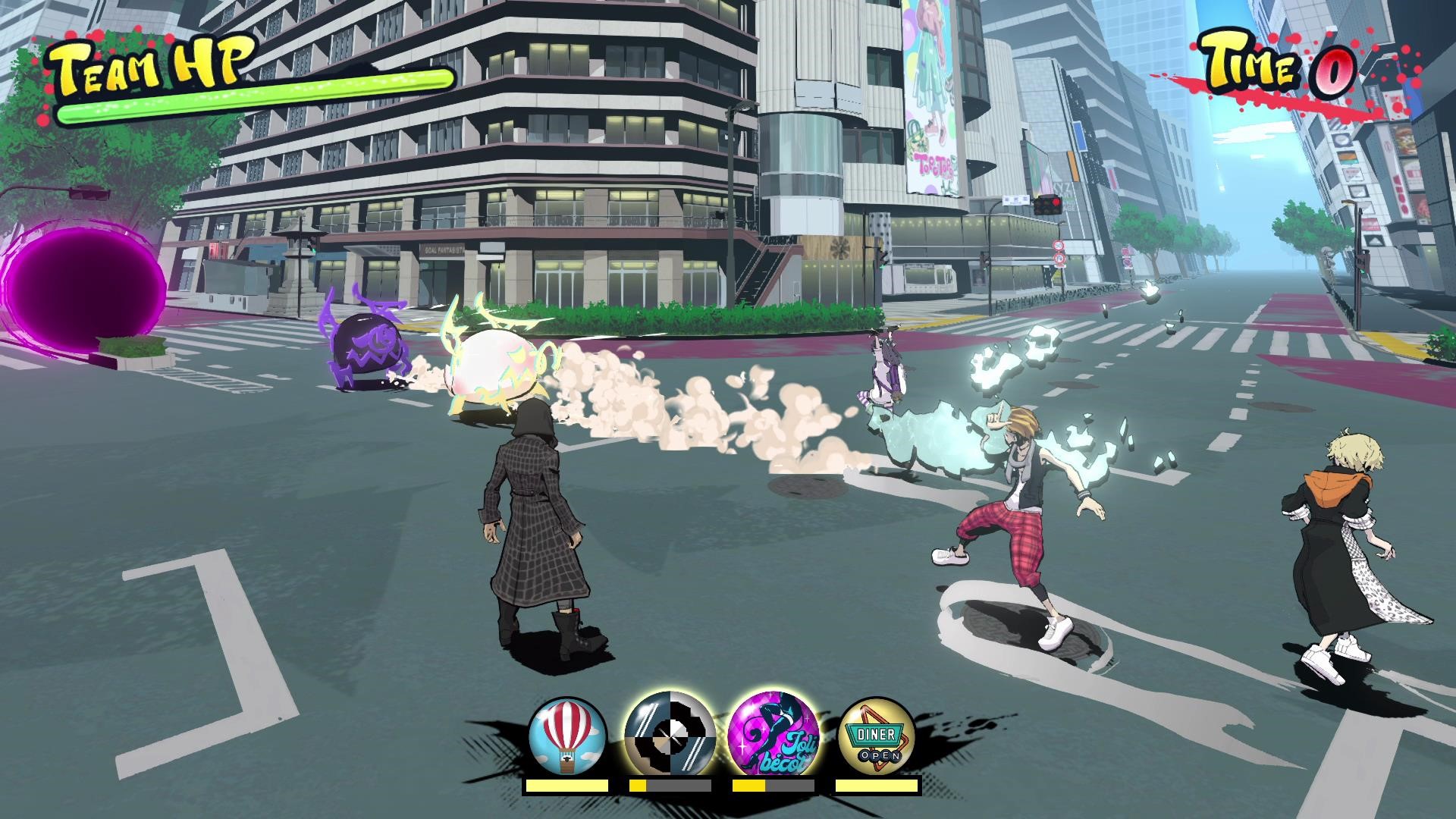Trigger the purple Joli bécot pin
1456x819 pixels.
pyautogui.click(x=773, y=738)
